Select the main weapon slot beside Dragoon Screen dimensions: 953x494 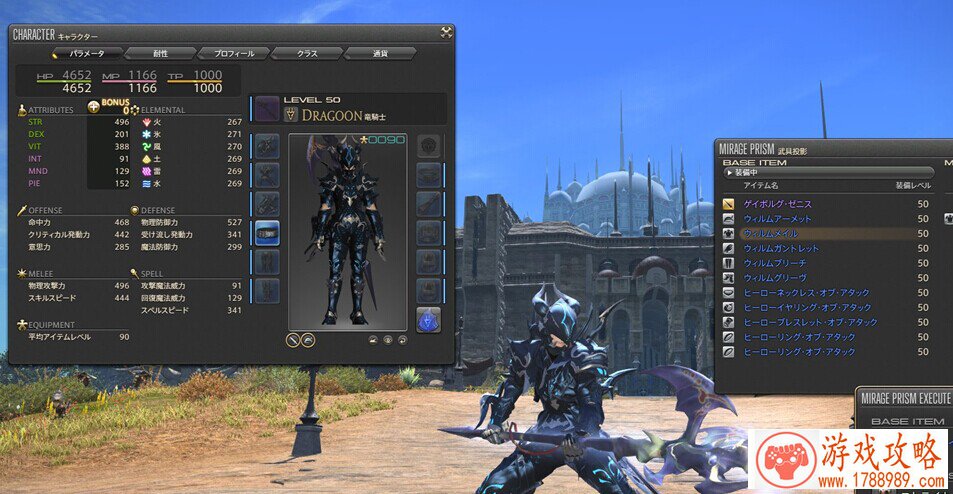tap(266, 110)
